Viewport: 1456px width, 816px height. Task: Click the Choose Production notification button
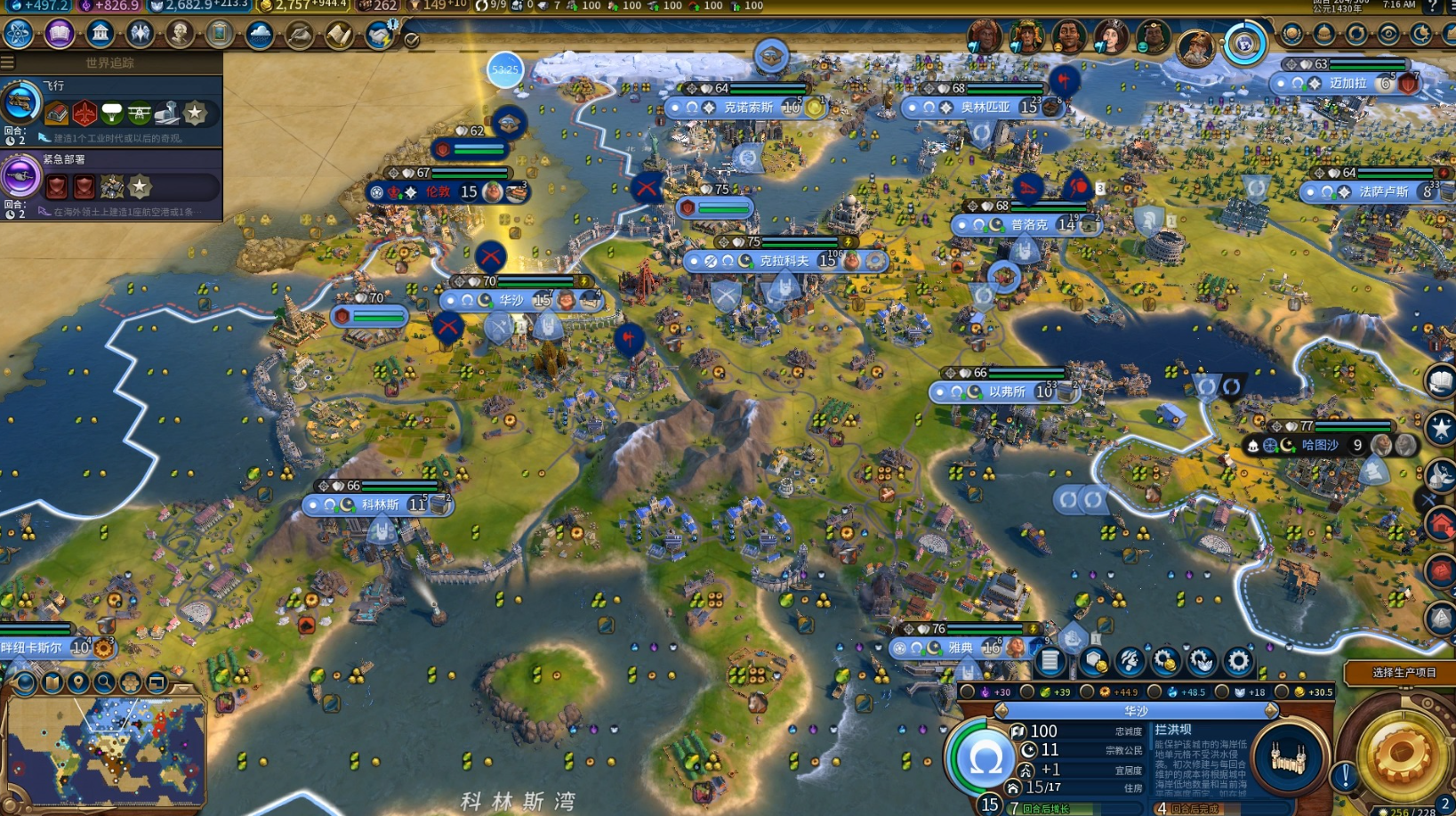[1403, 673]
